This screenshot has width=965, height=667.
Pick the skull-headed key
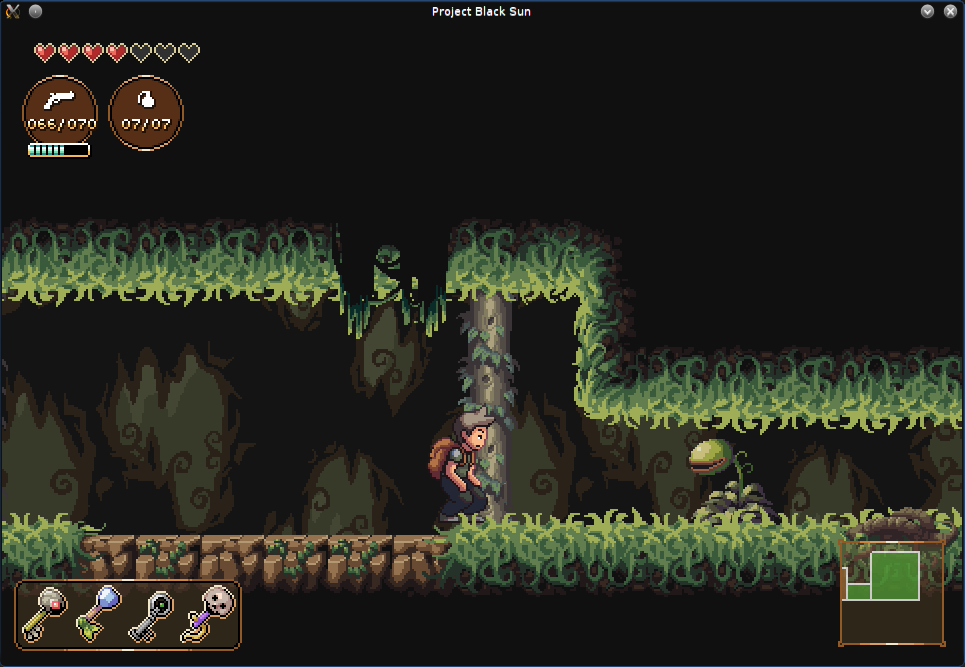click(x=210, y=612)
